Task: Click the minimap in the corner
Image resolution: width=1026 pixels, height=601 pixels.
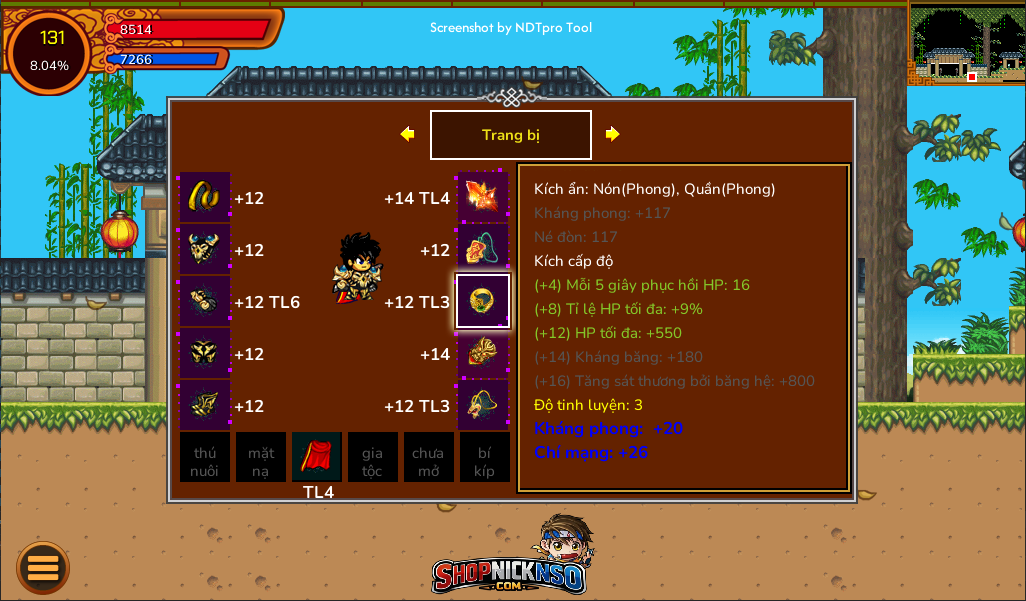Action: 966,43
